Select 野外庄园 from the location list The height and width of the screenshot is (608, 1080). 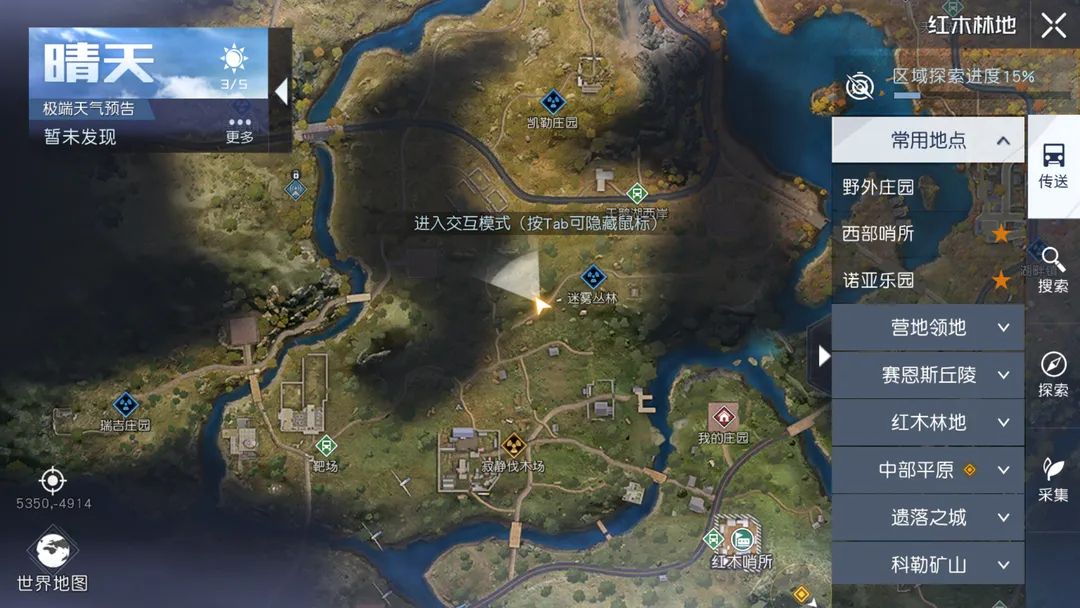pos(879,187)
